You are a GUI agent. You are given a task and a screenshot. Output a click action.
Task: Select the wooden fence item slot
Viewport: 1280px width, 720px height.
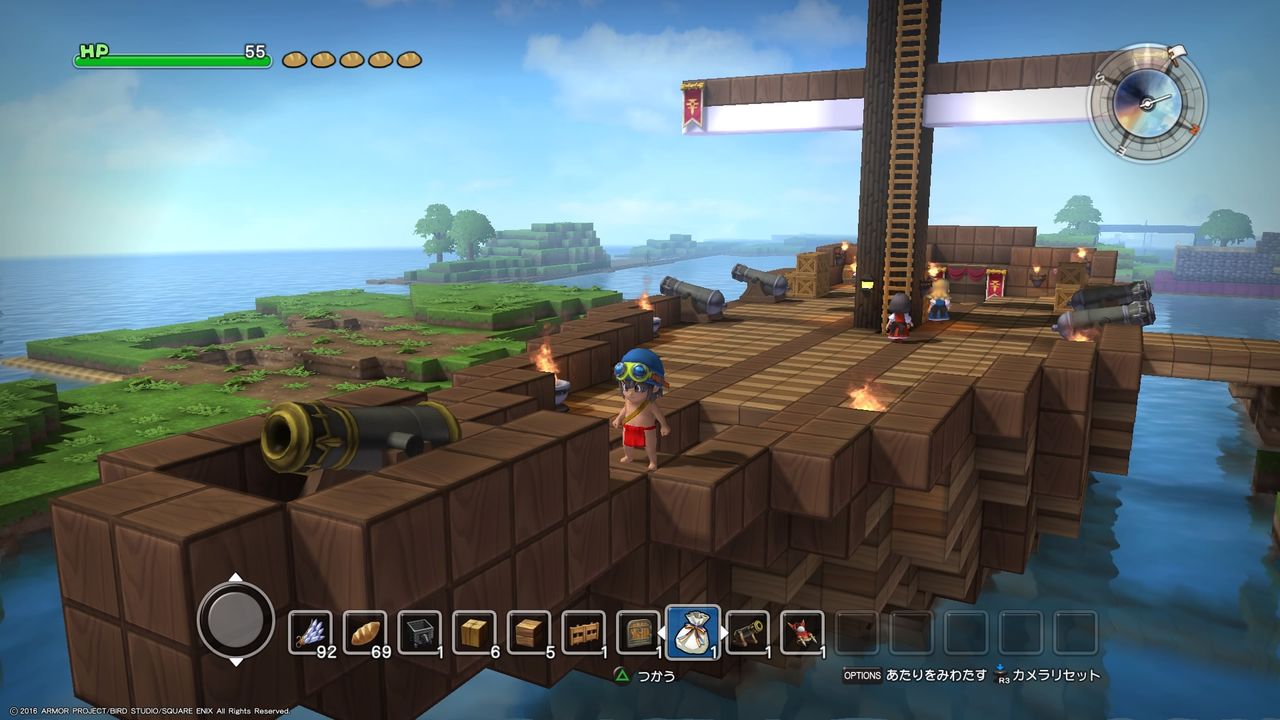583,632
